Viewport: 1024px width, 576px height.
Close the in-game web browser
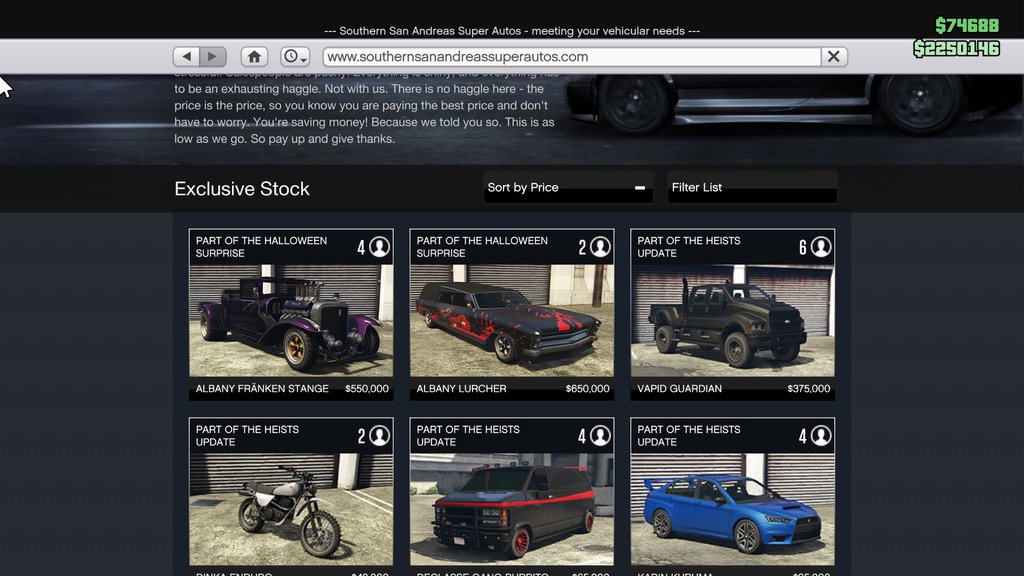[834, 57]
